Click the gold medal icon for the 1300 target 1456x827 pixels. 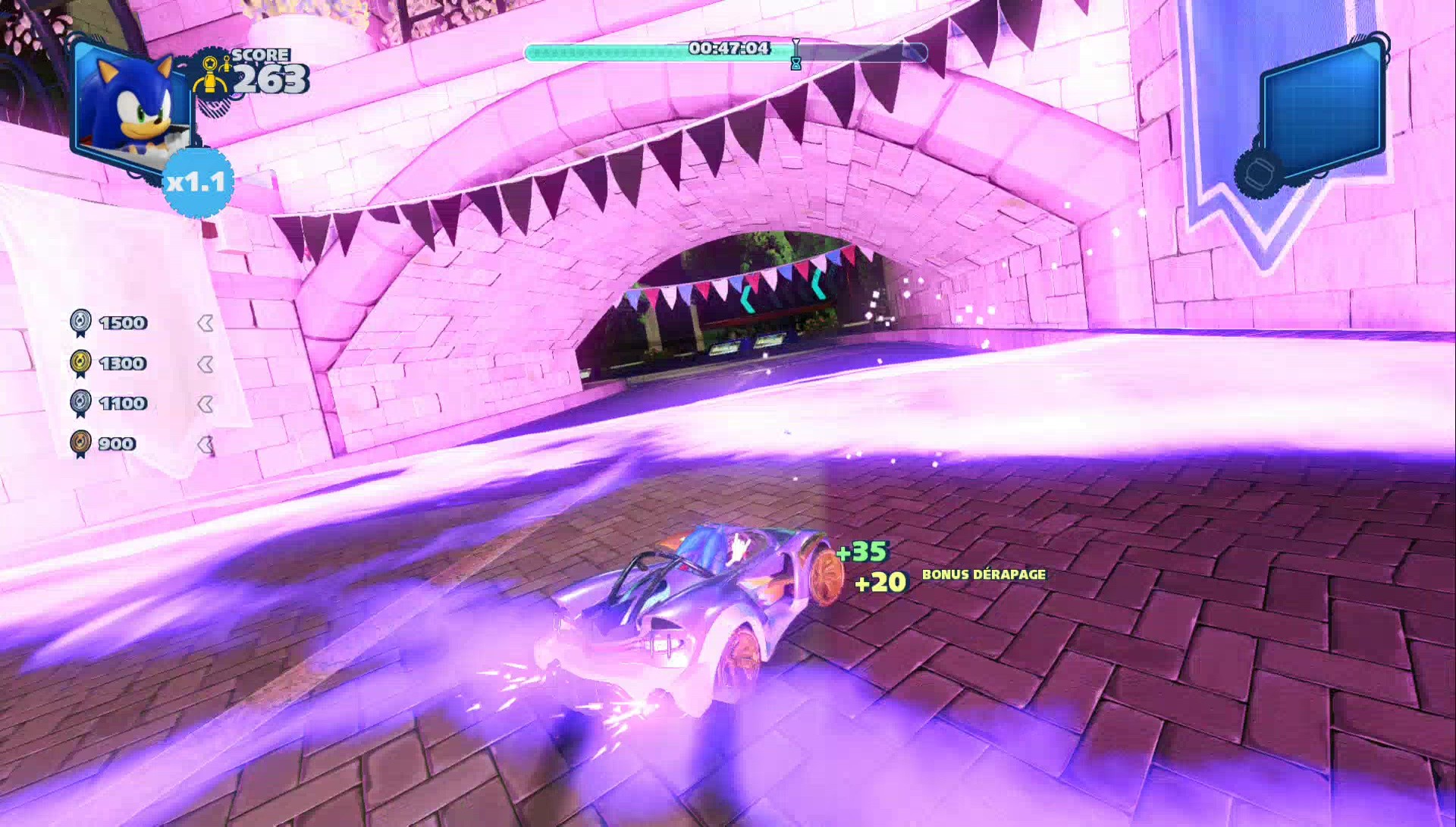pyautogui.click(x=82, y=363)
